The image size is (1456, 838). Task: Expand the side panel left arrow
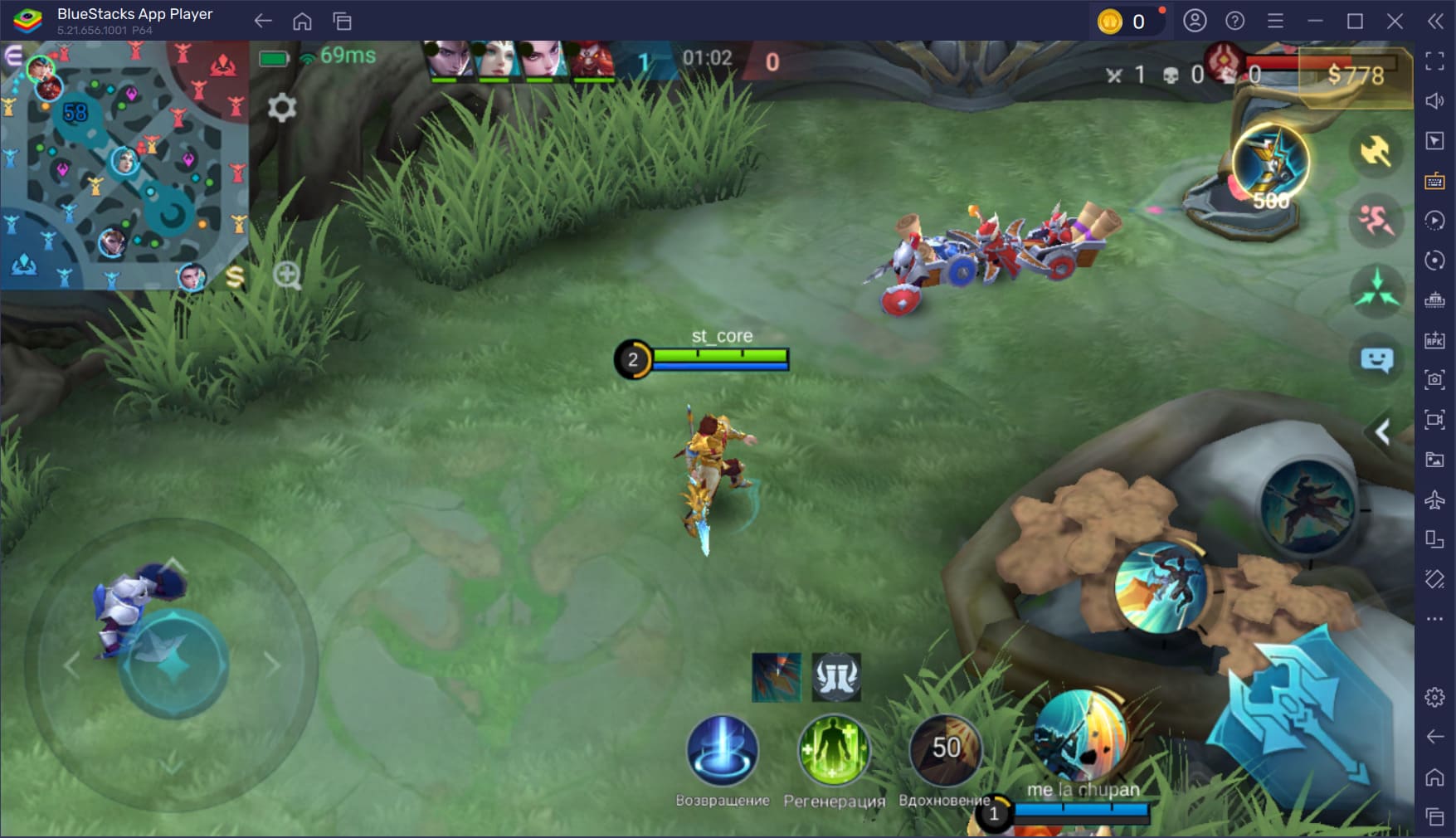(x=1382, y=432)
